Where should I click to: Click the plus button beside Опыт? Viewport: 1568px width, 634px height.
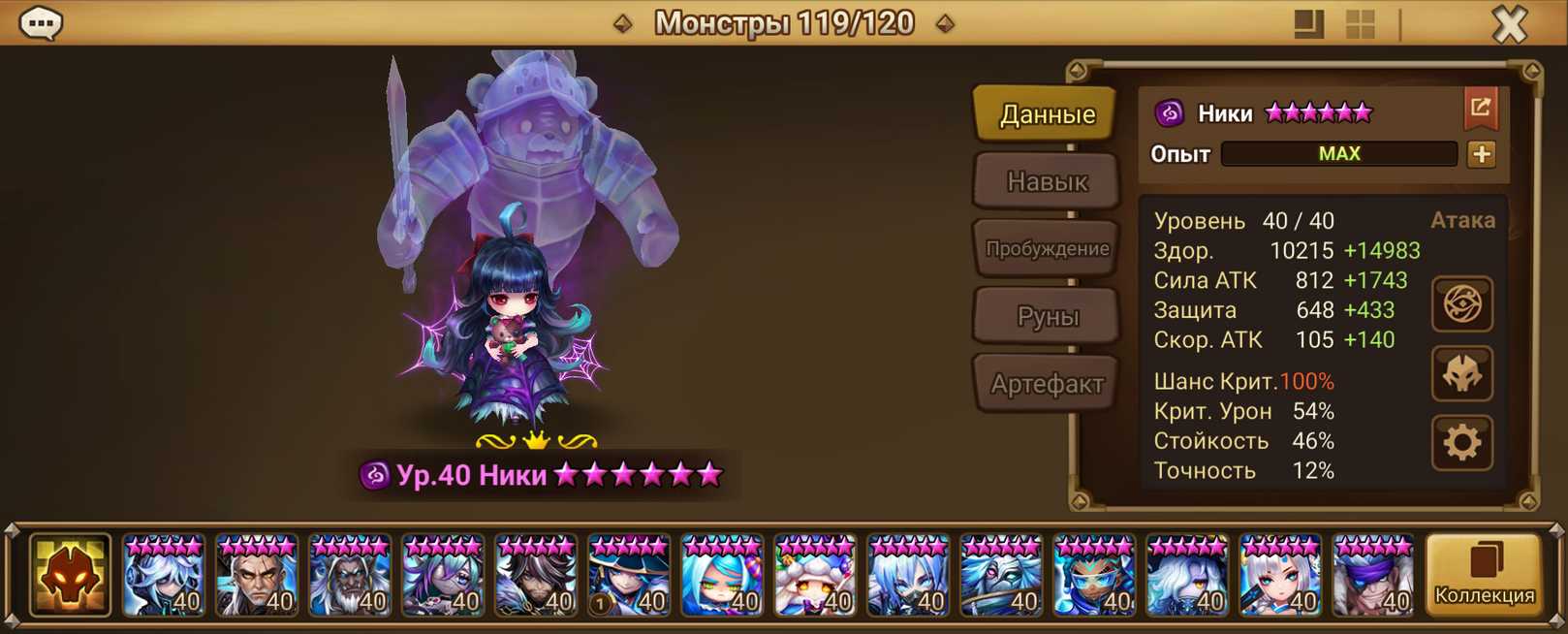click(x=1481, y=154)
